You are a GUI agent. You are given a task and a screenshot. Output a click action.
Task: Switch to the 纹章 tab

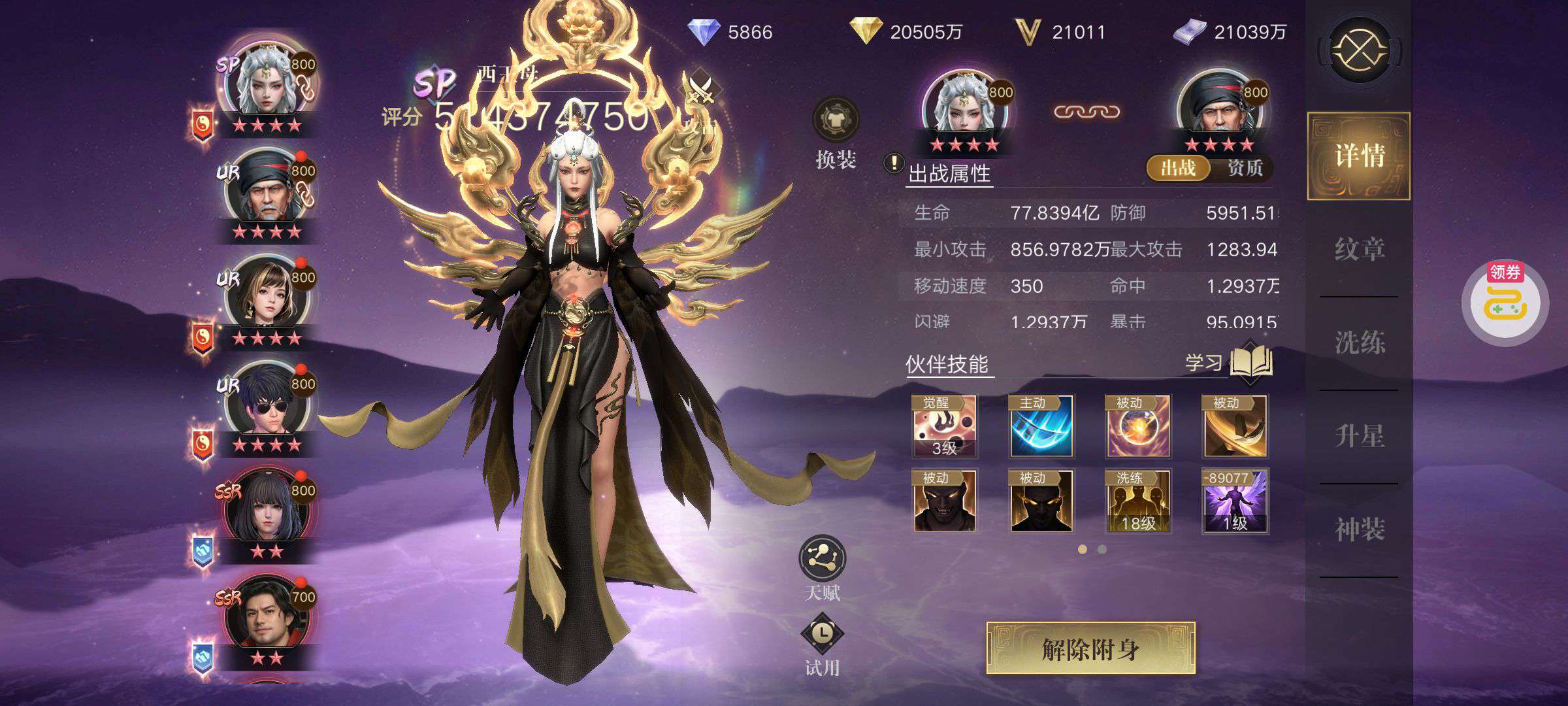(x=1359, y=249)
